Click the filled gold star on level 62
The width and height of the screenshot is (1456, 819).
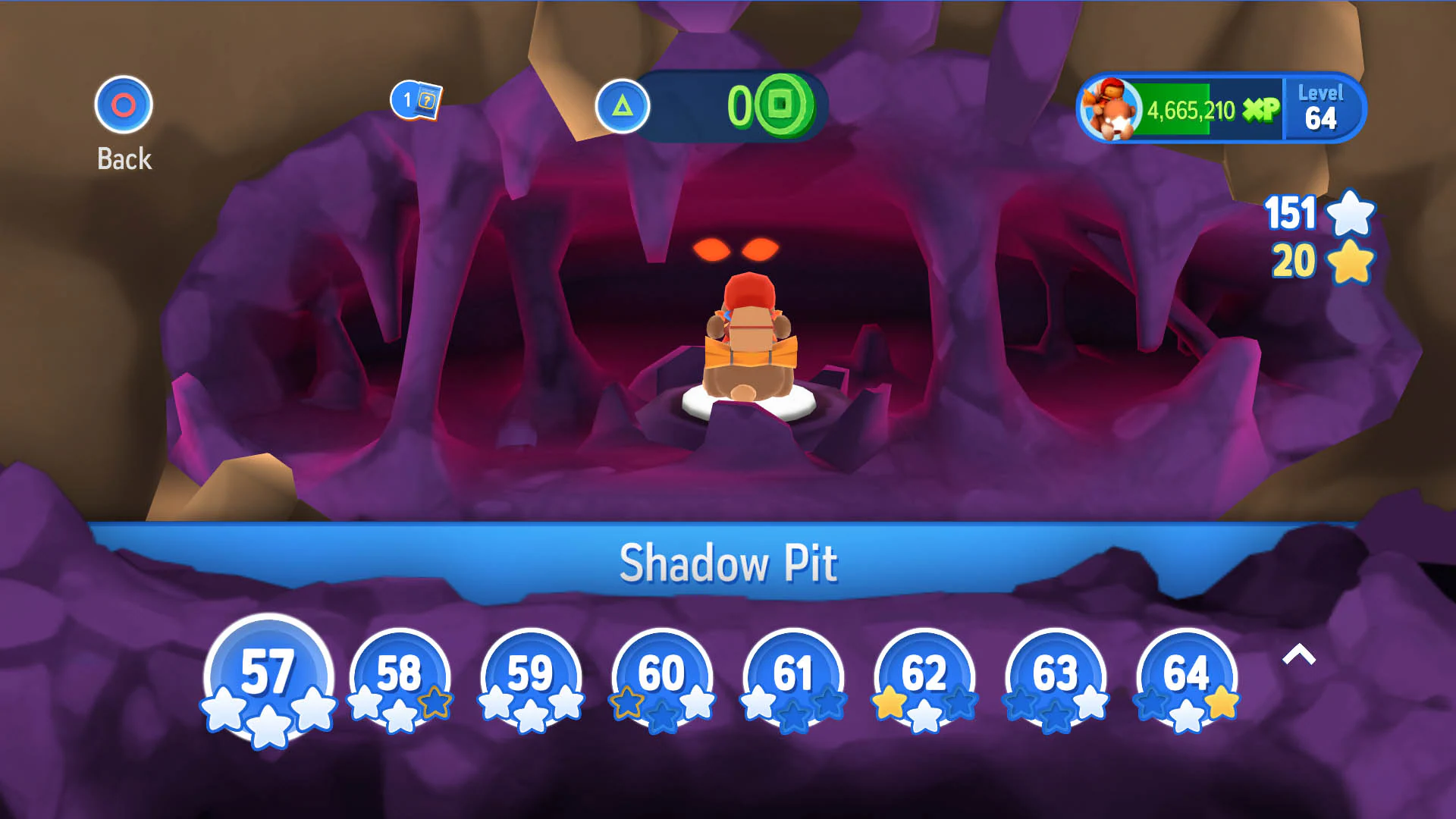pyautogui.click(x=890, y=705)
